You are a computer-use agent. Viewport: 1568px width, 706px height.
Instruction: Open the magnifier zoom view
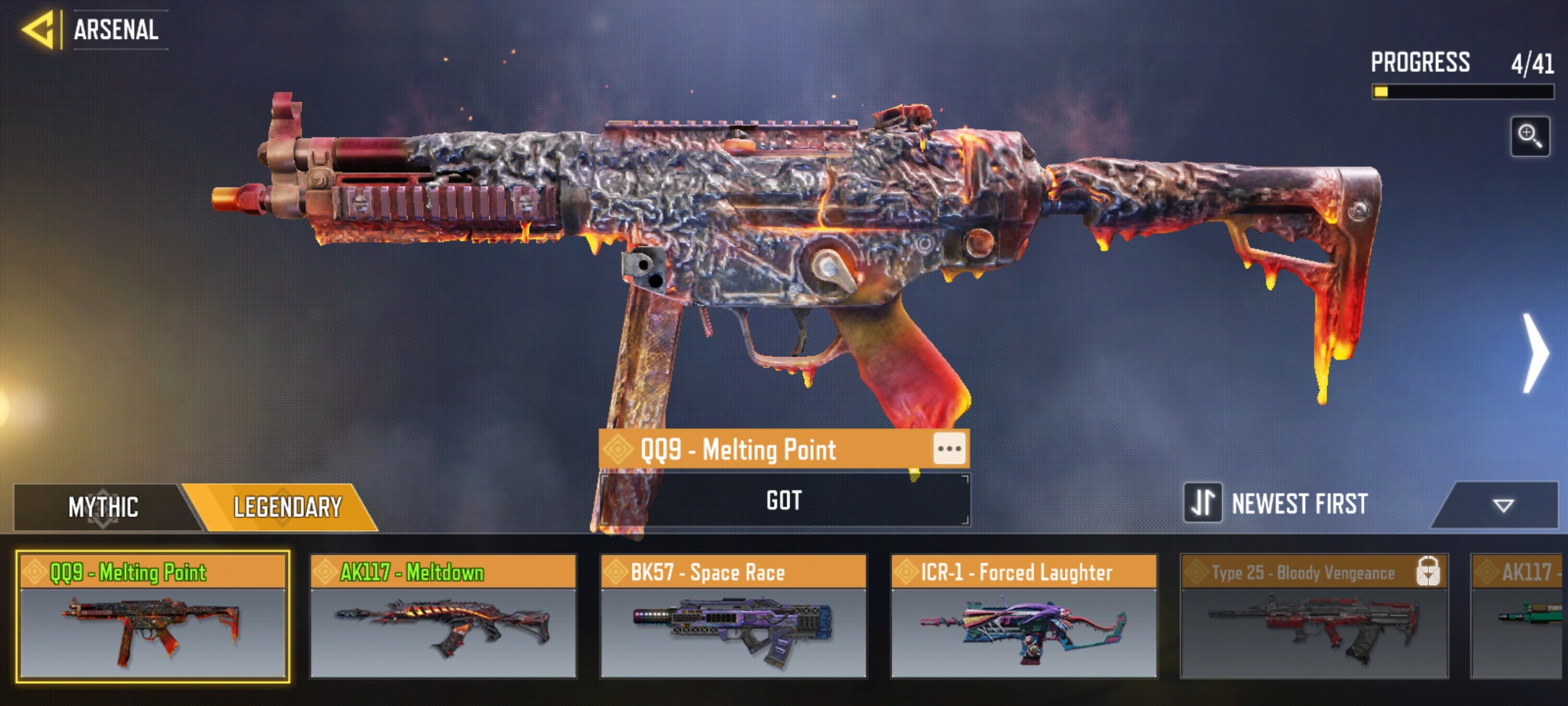1529,136
